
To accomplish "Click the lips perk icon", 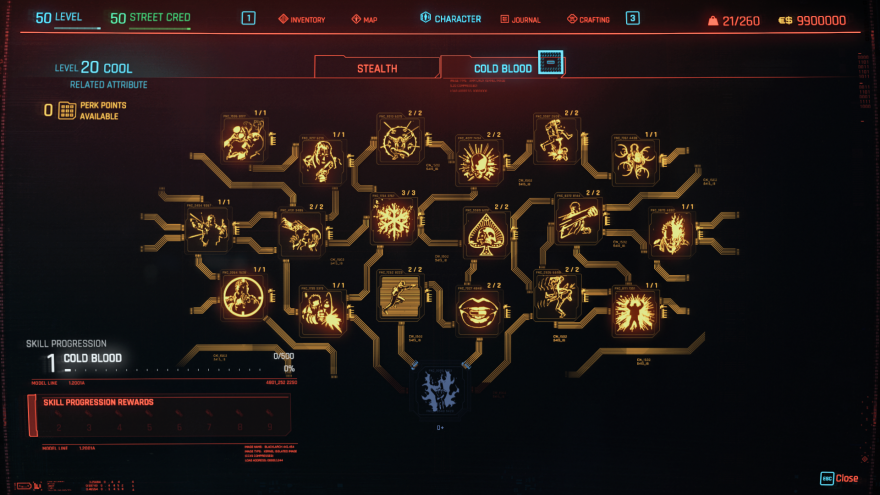I will pos(478,309).
